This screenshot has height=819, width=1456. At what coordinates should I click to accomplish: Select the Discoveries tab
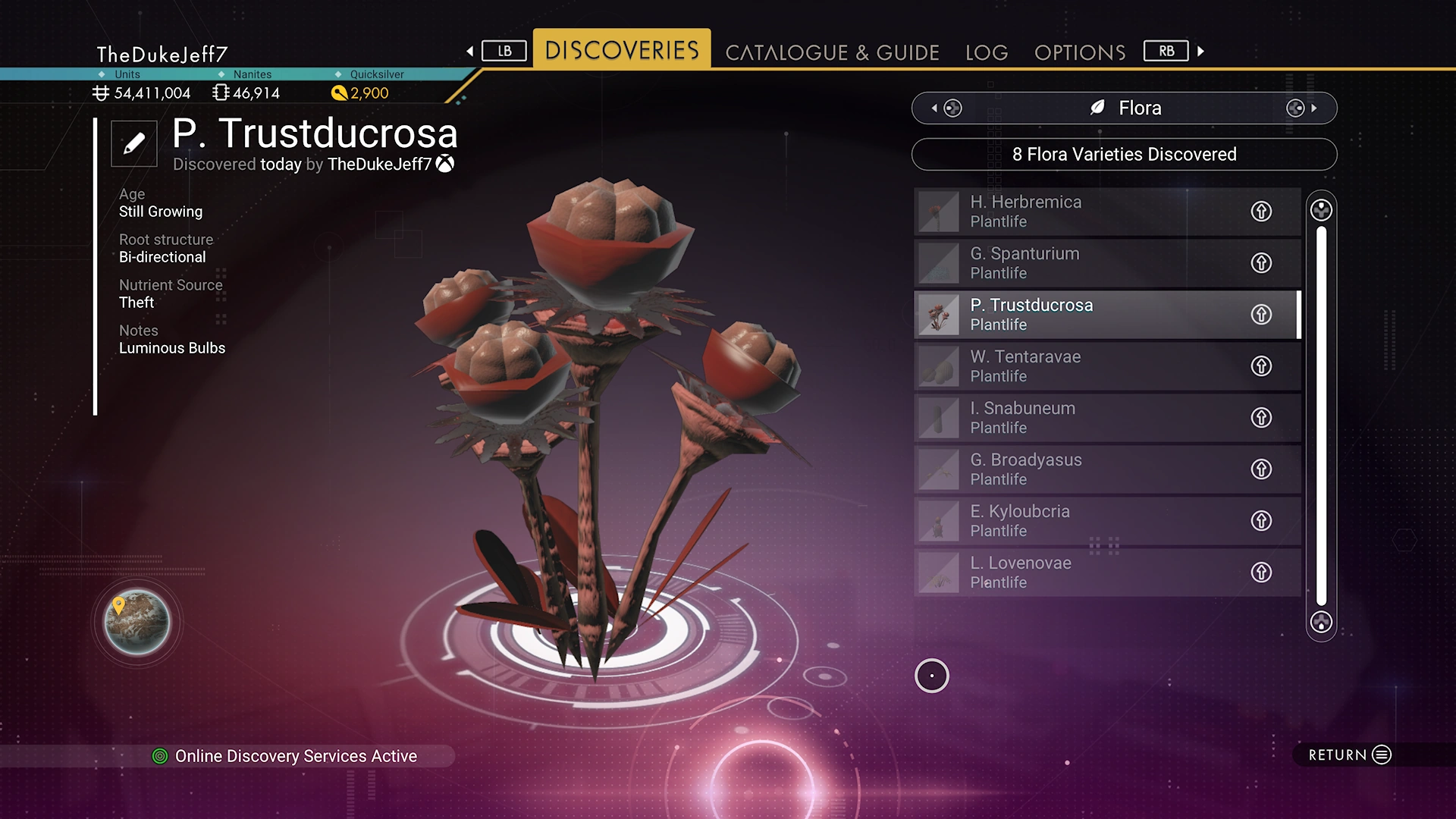622,50
